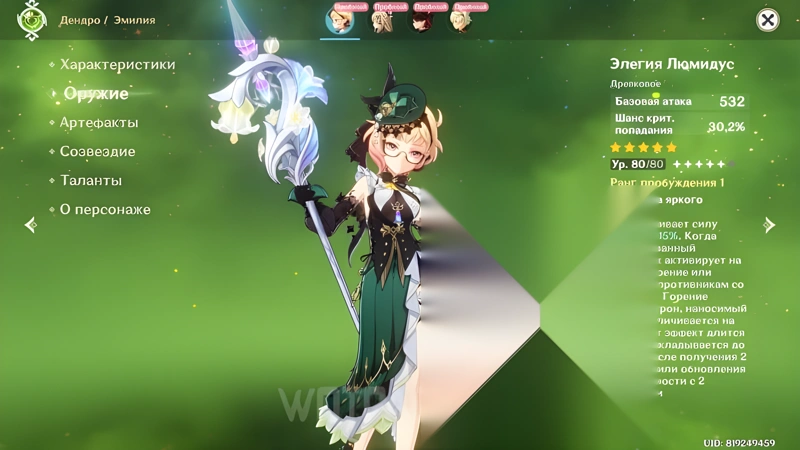The width and height of the screenshot is (800, 450).
Task: Switch to the next character with right arrow
Action: click(769, 225)
